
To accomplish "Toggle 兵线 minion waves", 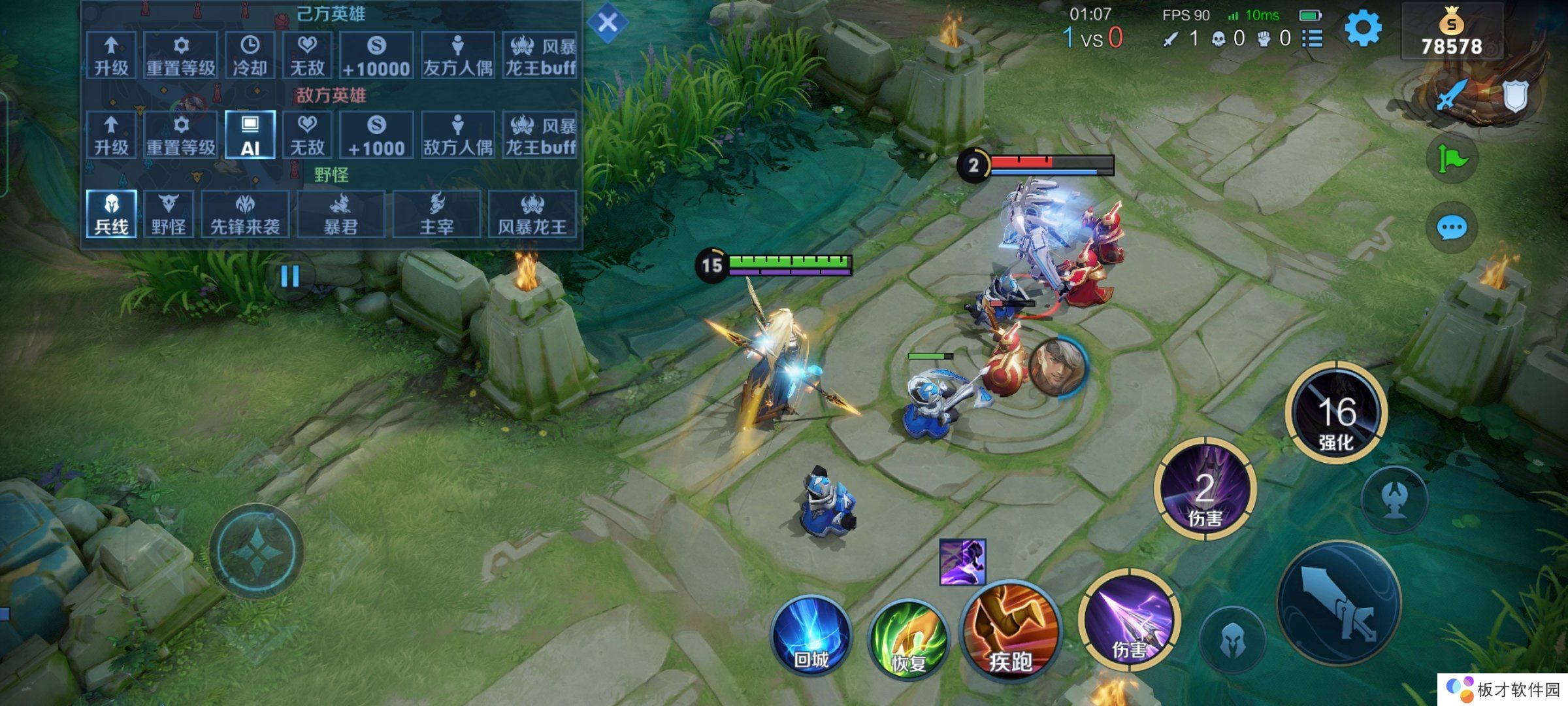I will click(x=111, y=214).
